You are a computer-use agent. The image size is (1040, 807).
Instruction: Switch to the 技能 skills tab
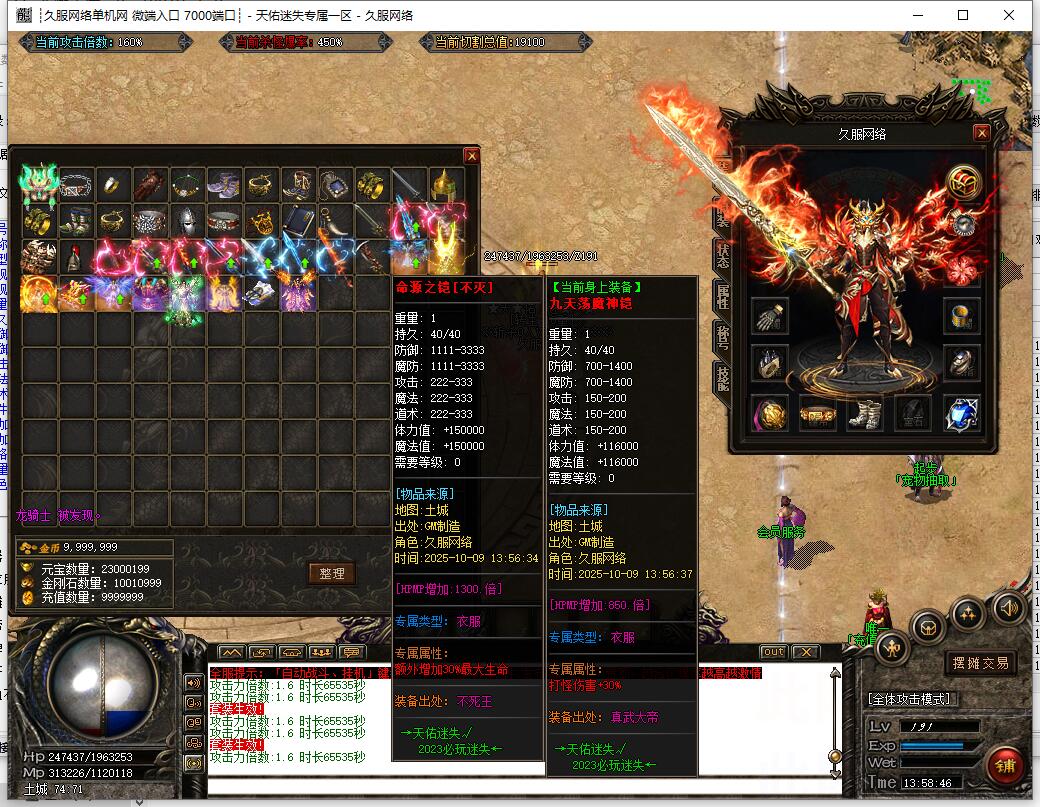[722, 377]
